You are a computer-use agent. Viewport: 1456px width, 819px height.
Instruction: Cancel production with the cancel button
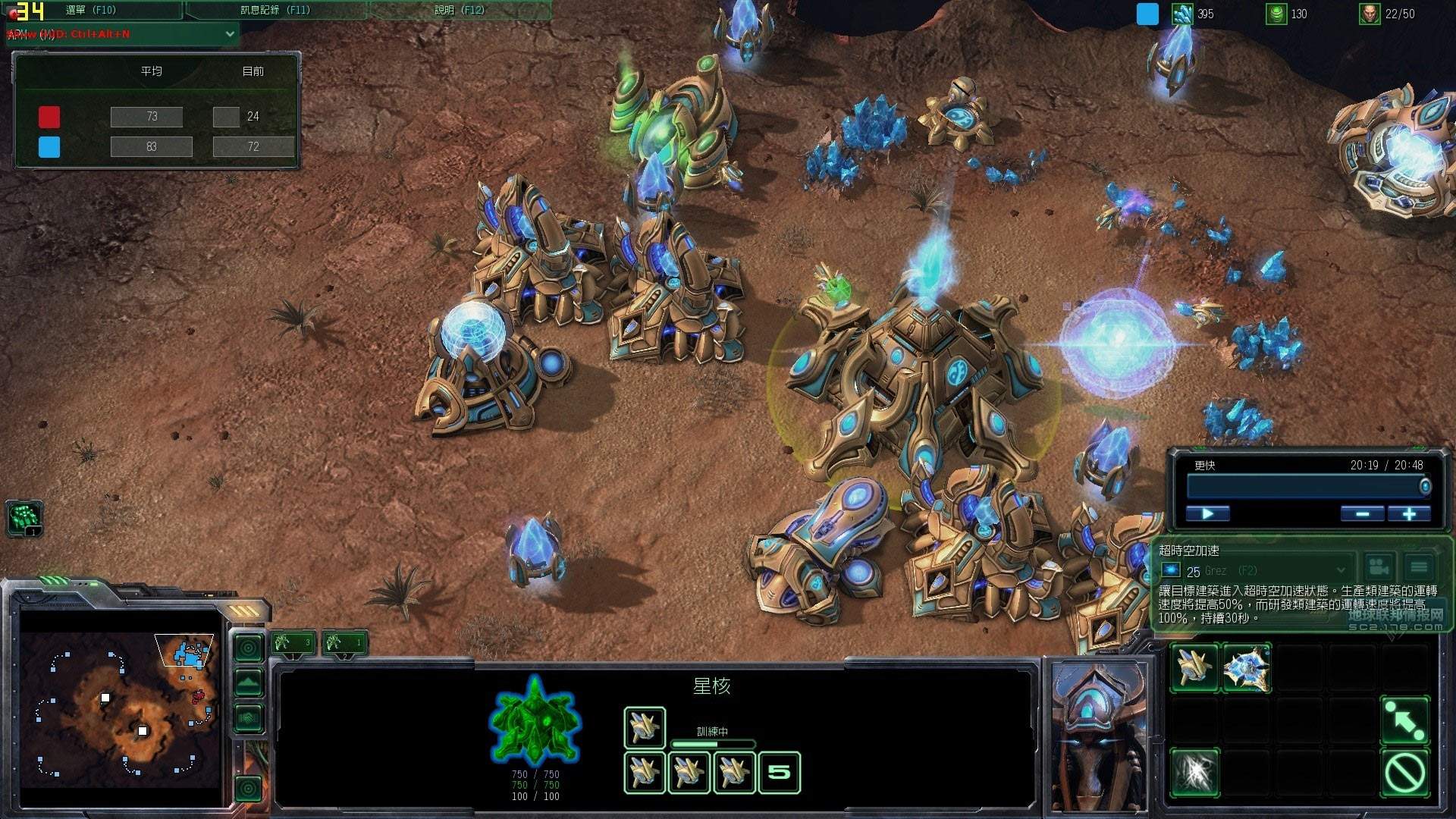pos(1404,773)
